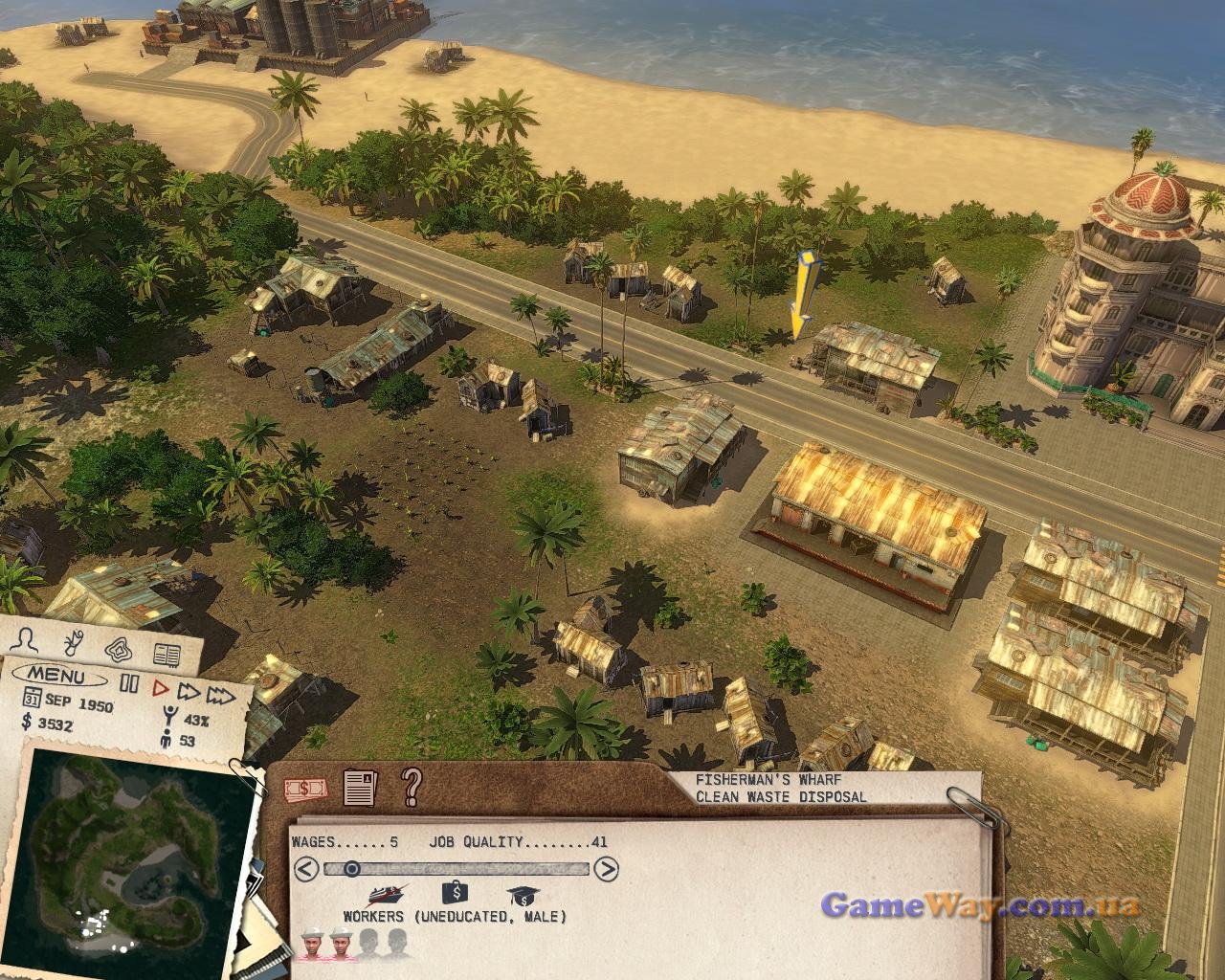Set game to normal play speed
1225x980 pixels.
(160, 686)
